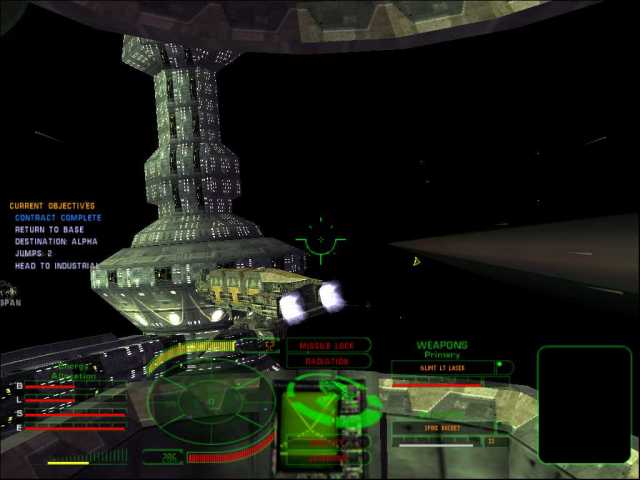This screenshot has width=640, height=480.
Task: Click the empty target display panel
Action: click(x=584, y=403)
